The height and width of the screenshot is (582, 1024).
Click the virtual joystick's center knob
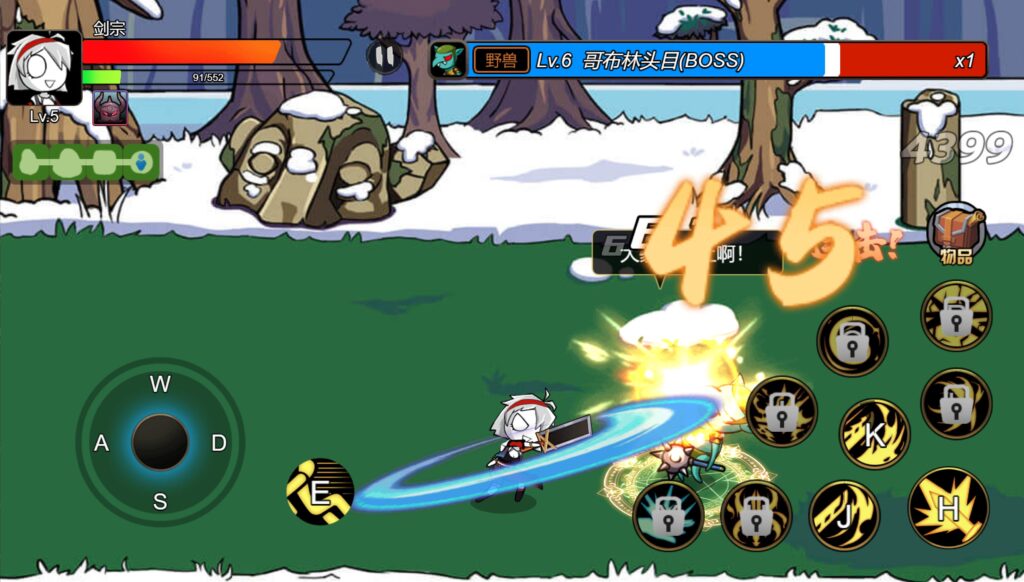pyautogui.click(x=160, y=442)
